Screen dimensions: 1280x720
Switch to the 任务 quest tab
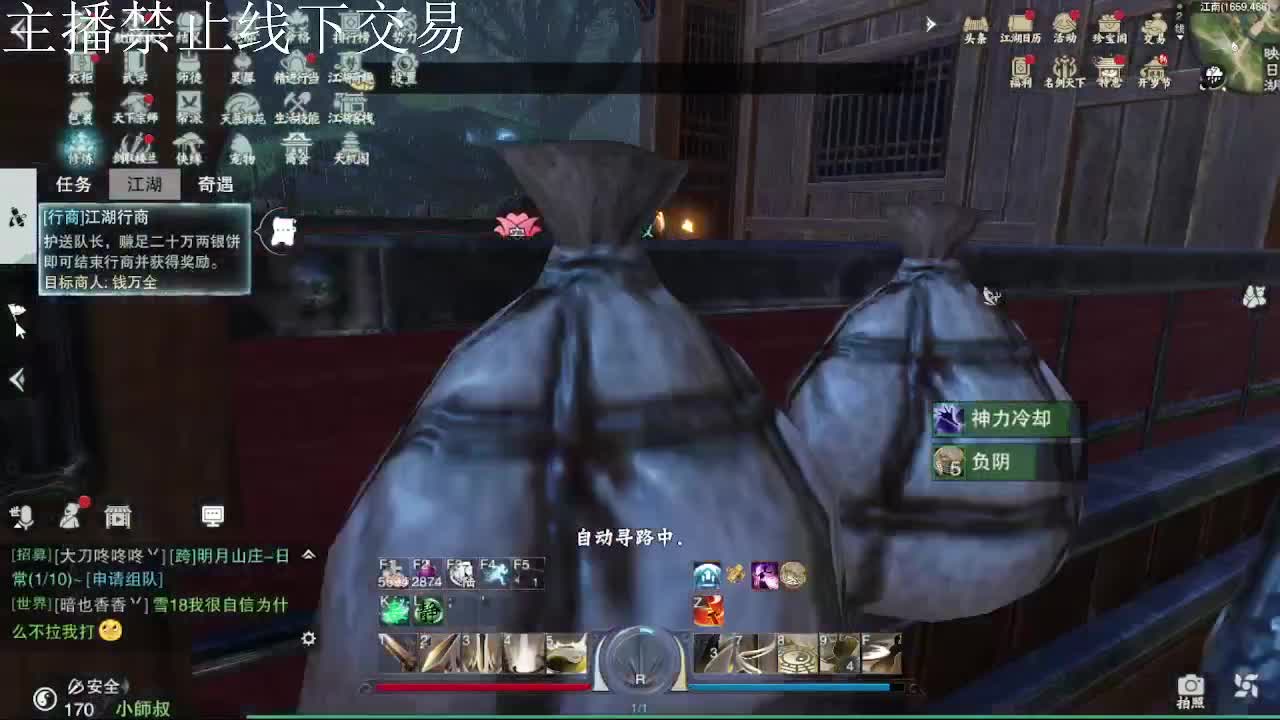[73, 184]
